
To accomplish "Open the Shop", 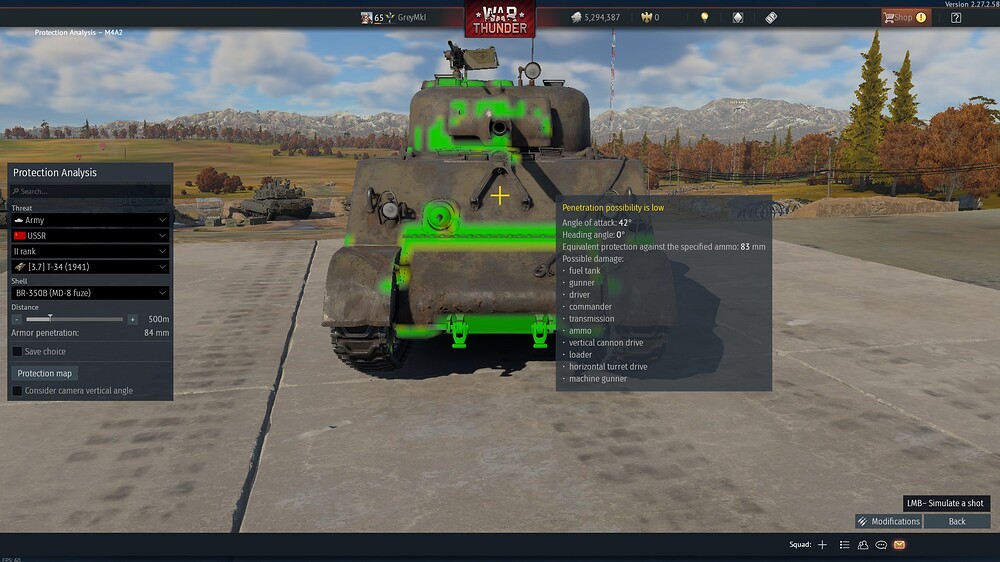I will tap(904, 17).
